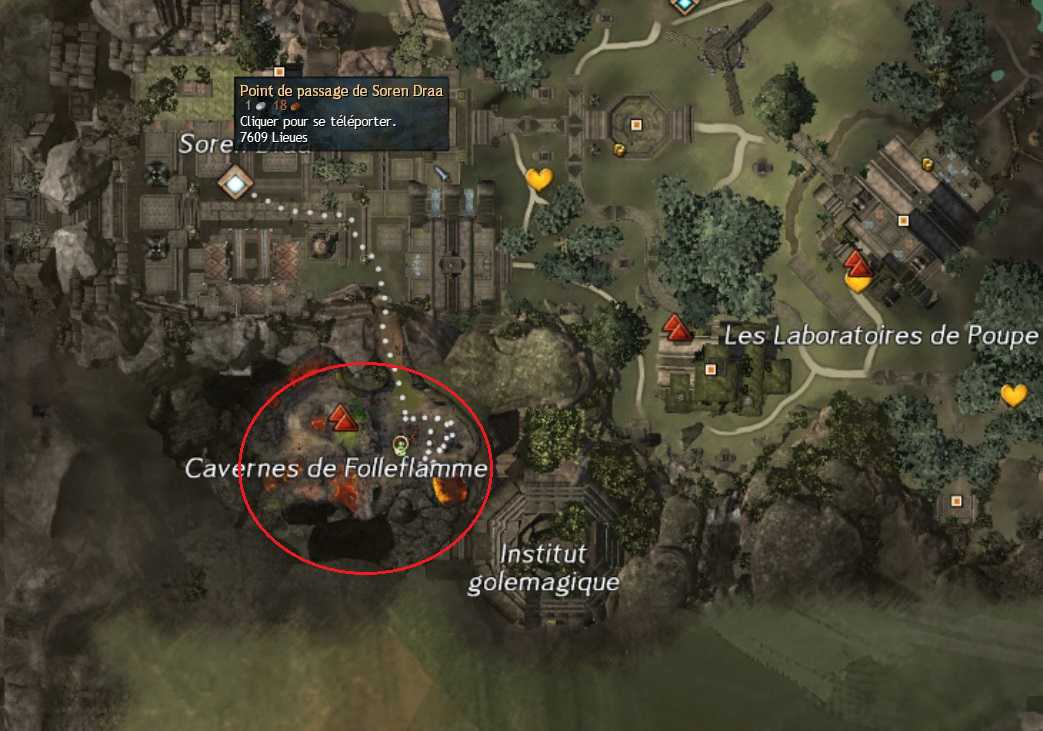Click the vista marker beside the Laboratoires de Poupe label
Image resolution: width=1043 pixels, height=731 pixels.
(x=677, y=326)
